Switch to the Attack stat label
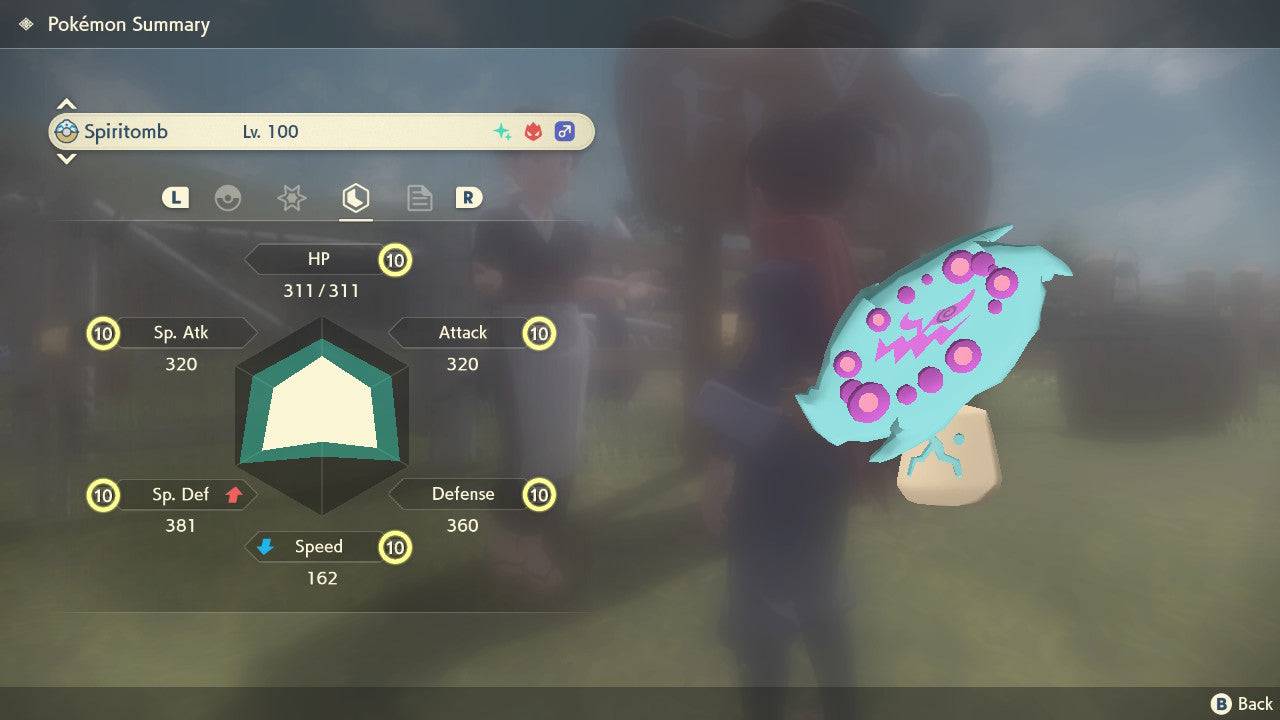This screenshot has width=1280, height=720. click(x=463, y=332)
